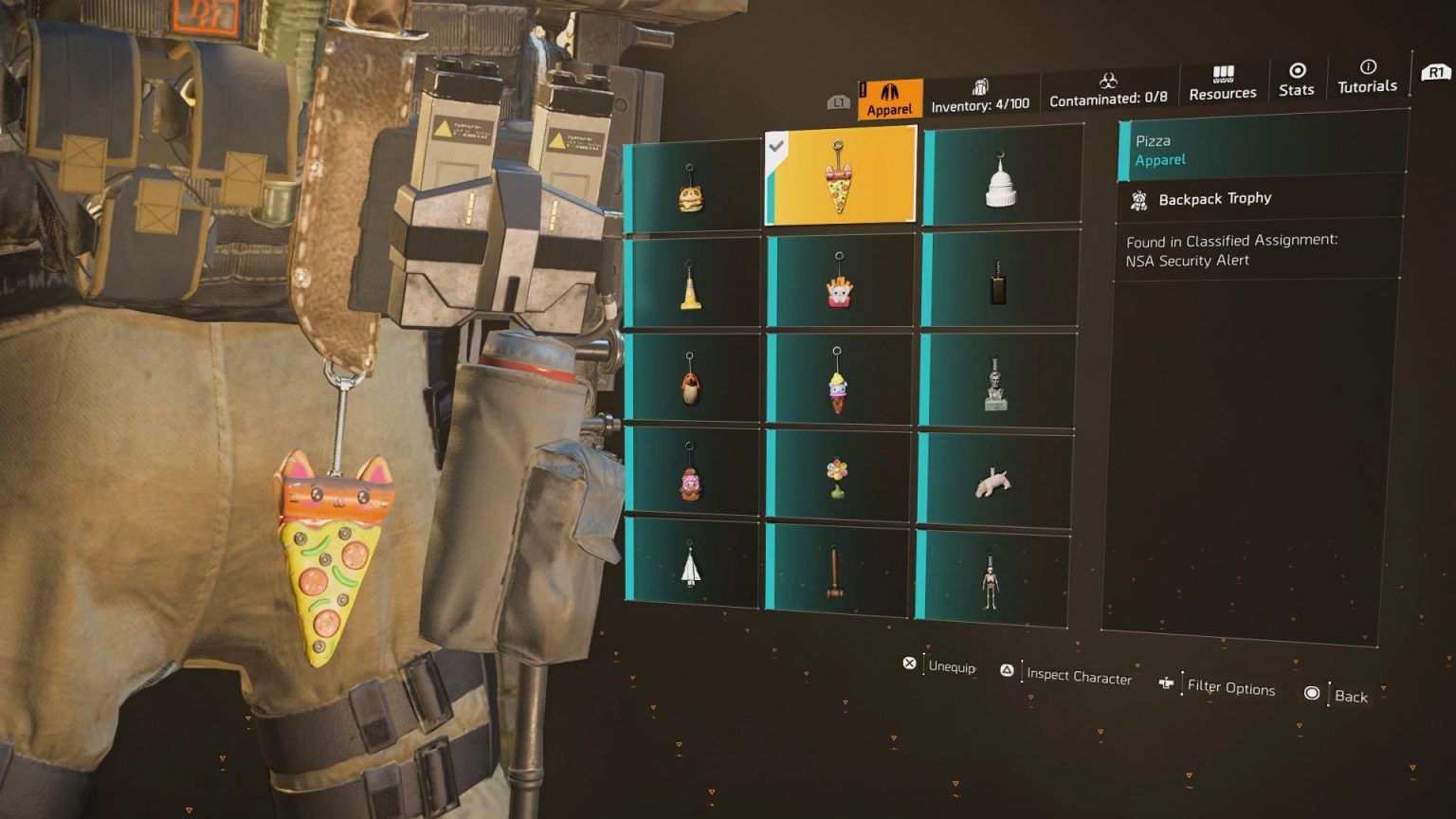The image size is (1456, 819).
Task: Click the equipped checkmark on the Pizza trinket
Action: (778, 147)
